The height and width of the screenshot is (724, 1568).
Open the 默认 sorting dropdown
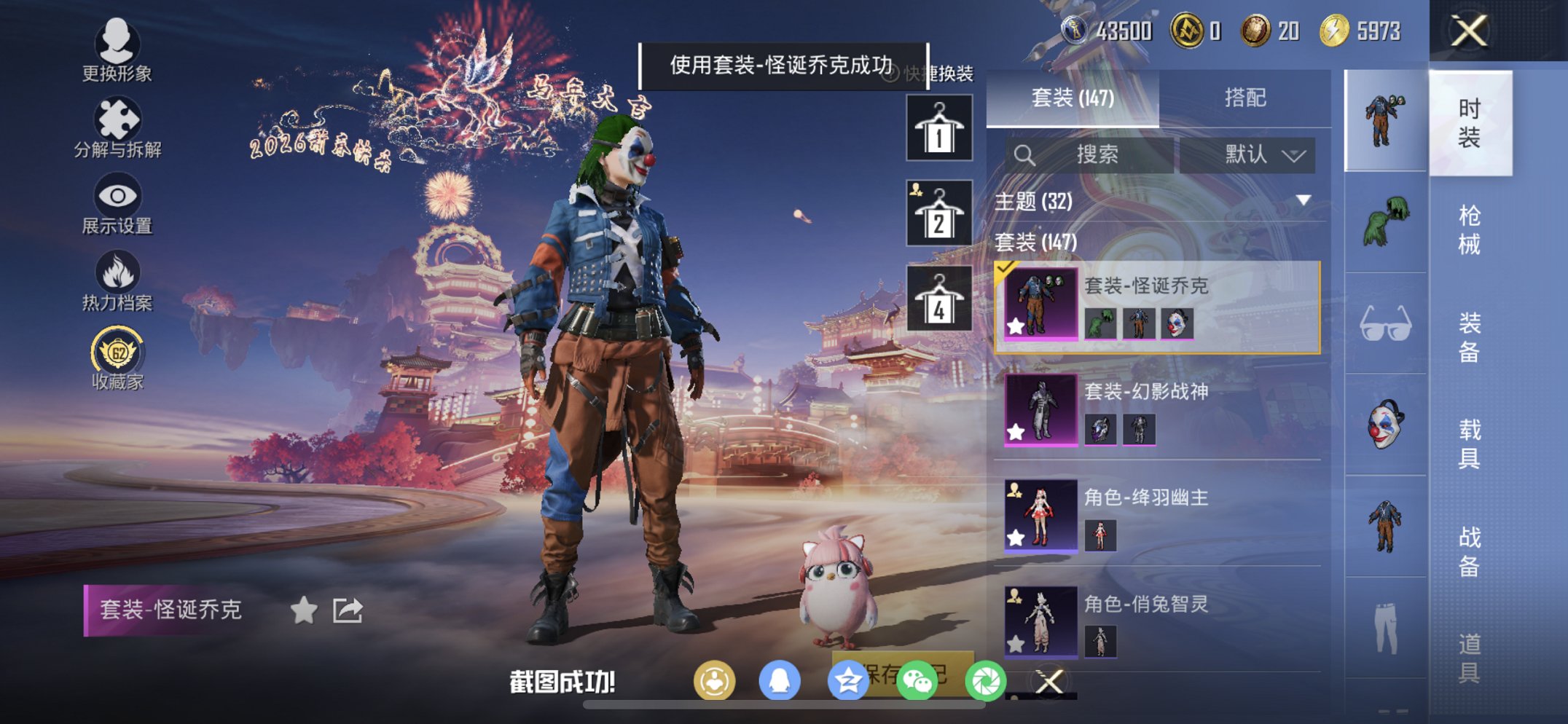pos(1250,154)
